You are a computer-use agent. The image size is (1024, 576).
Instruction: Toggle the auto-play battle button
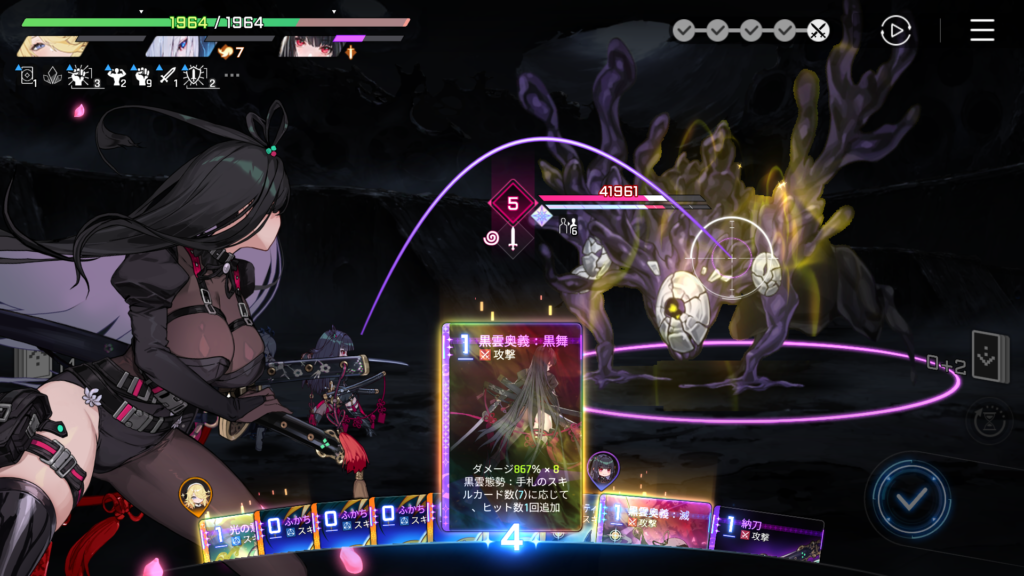point(895,31)
